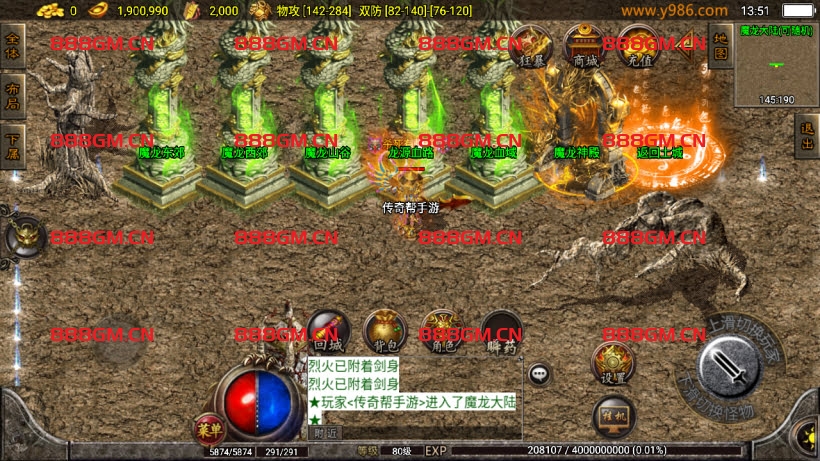This screenshot has height=461, width=820.
Task: Toggle the 挂机 auto-battle button
Action: click(x=612, y=413)
